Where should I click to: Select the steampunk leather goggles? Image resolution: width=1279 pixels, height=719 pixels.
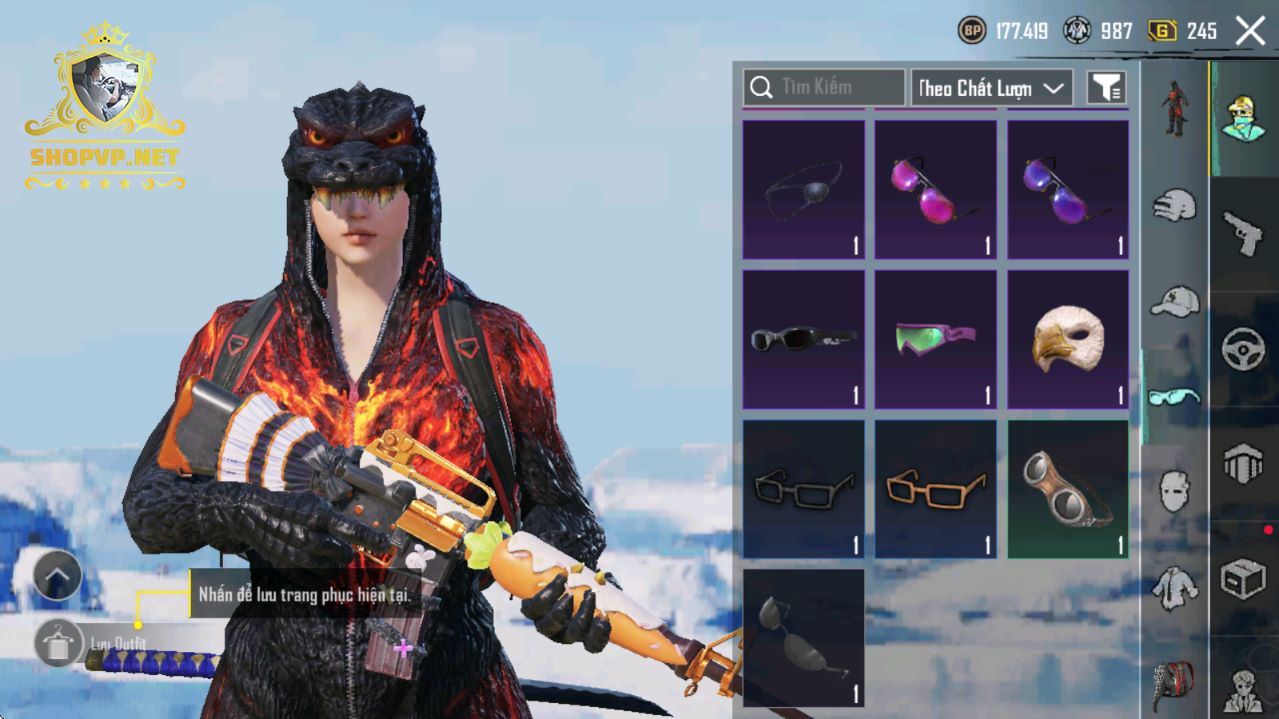coord(1068,489)
